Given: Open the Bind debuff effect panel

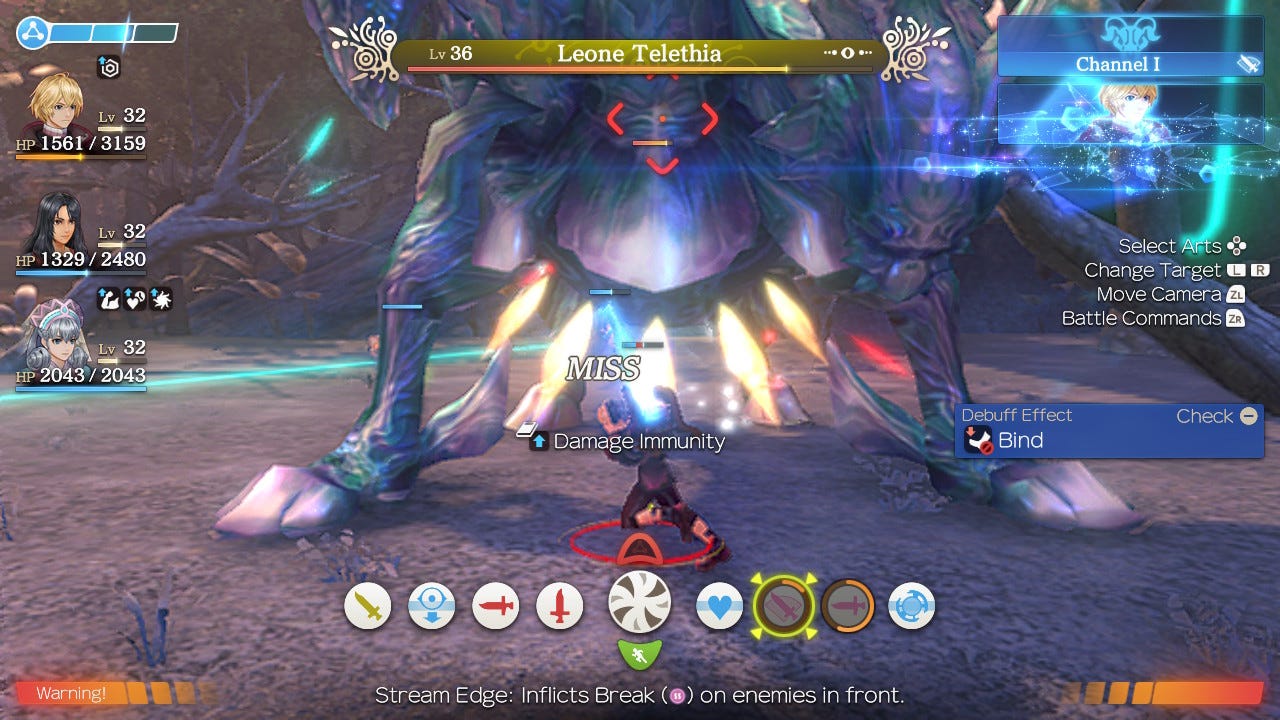Looking at the screenshot, I should tap(1108, 431).
